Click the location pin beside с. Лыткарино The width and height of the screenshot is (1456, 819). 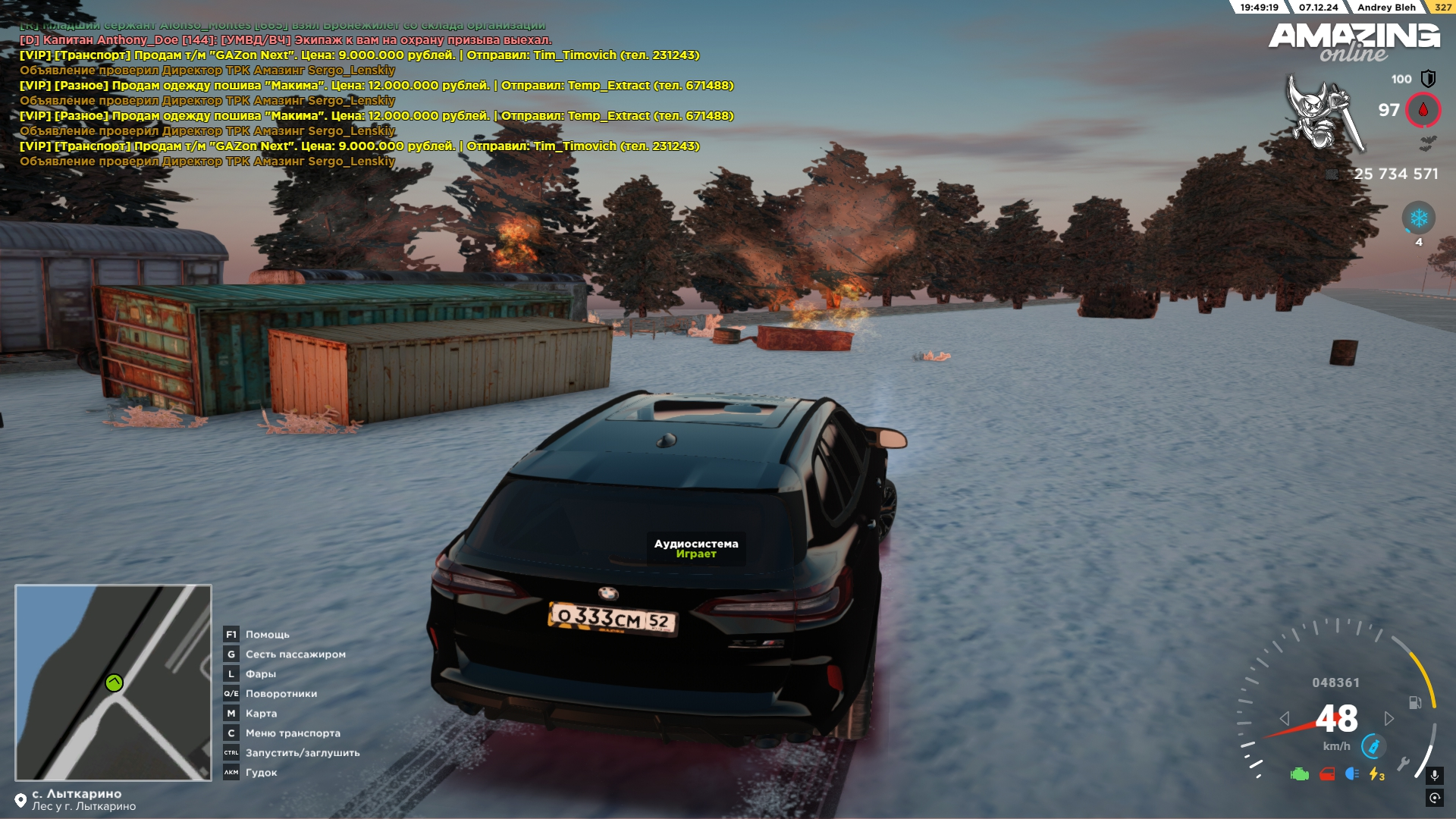pyautogui.click(x=20, y=800)
